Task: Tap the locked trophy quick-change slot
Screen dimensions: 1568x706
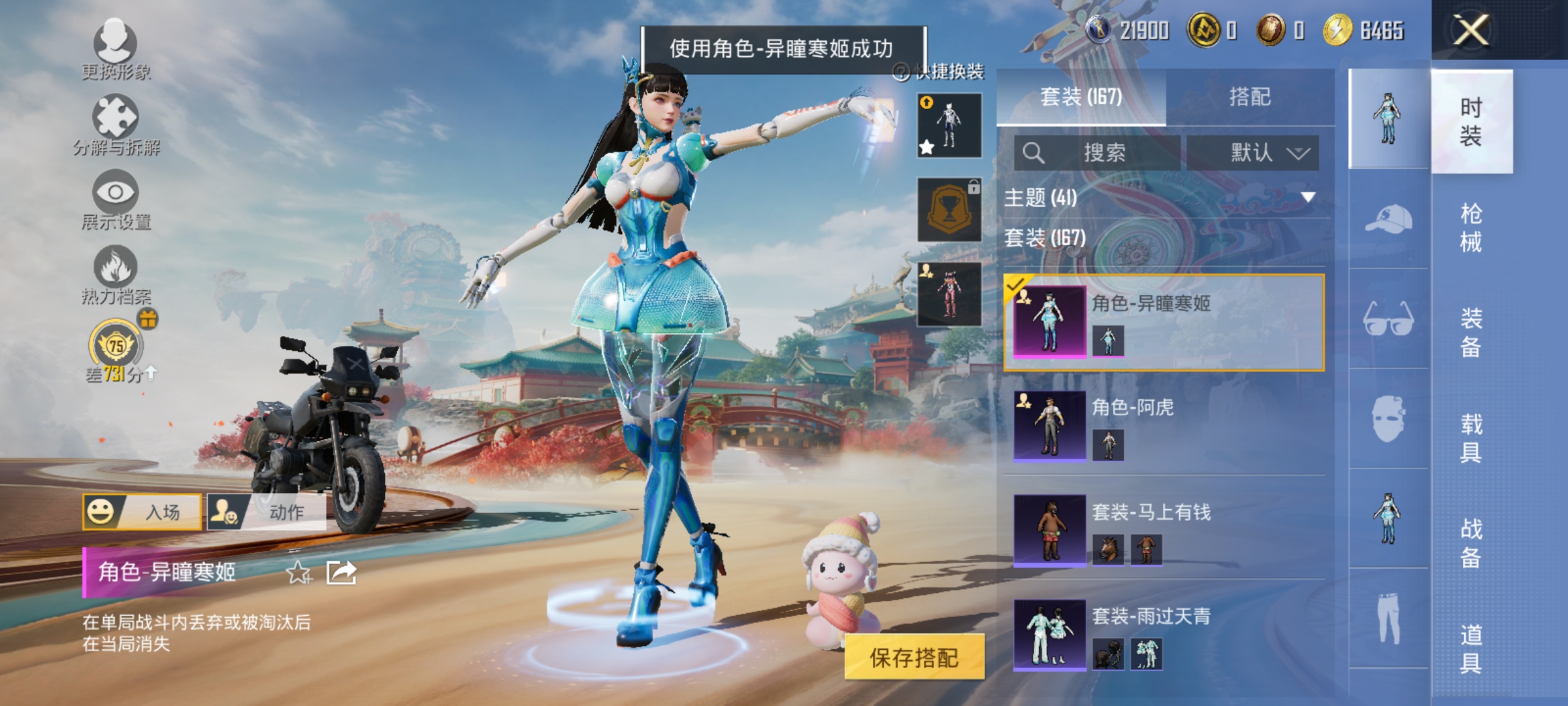Action: pos(948,210)
